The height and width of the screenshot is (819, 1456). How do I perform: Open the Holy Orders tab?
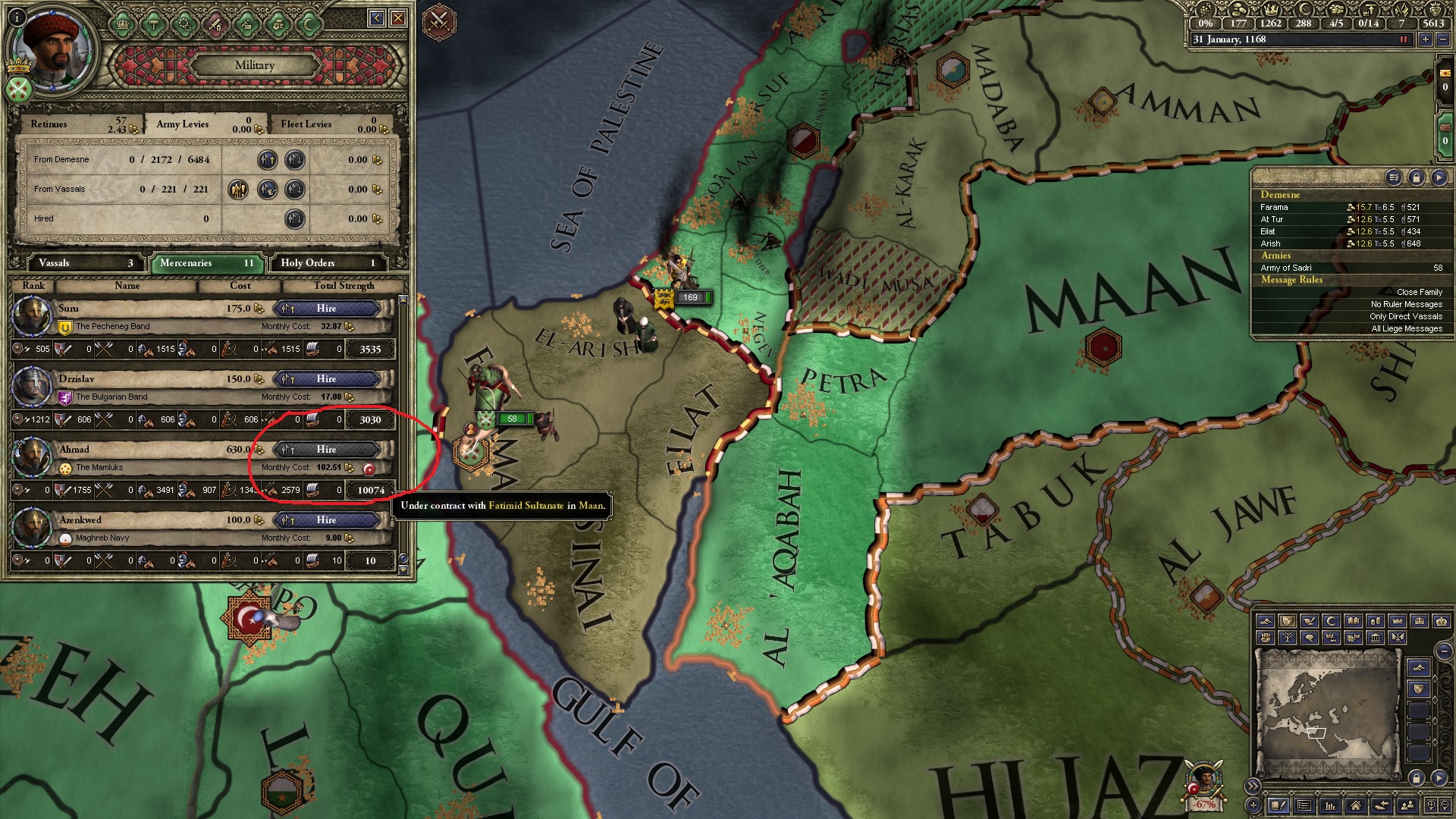click(326, 263)
